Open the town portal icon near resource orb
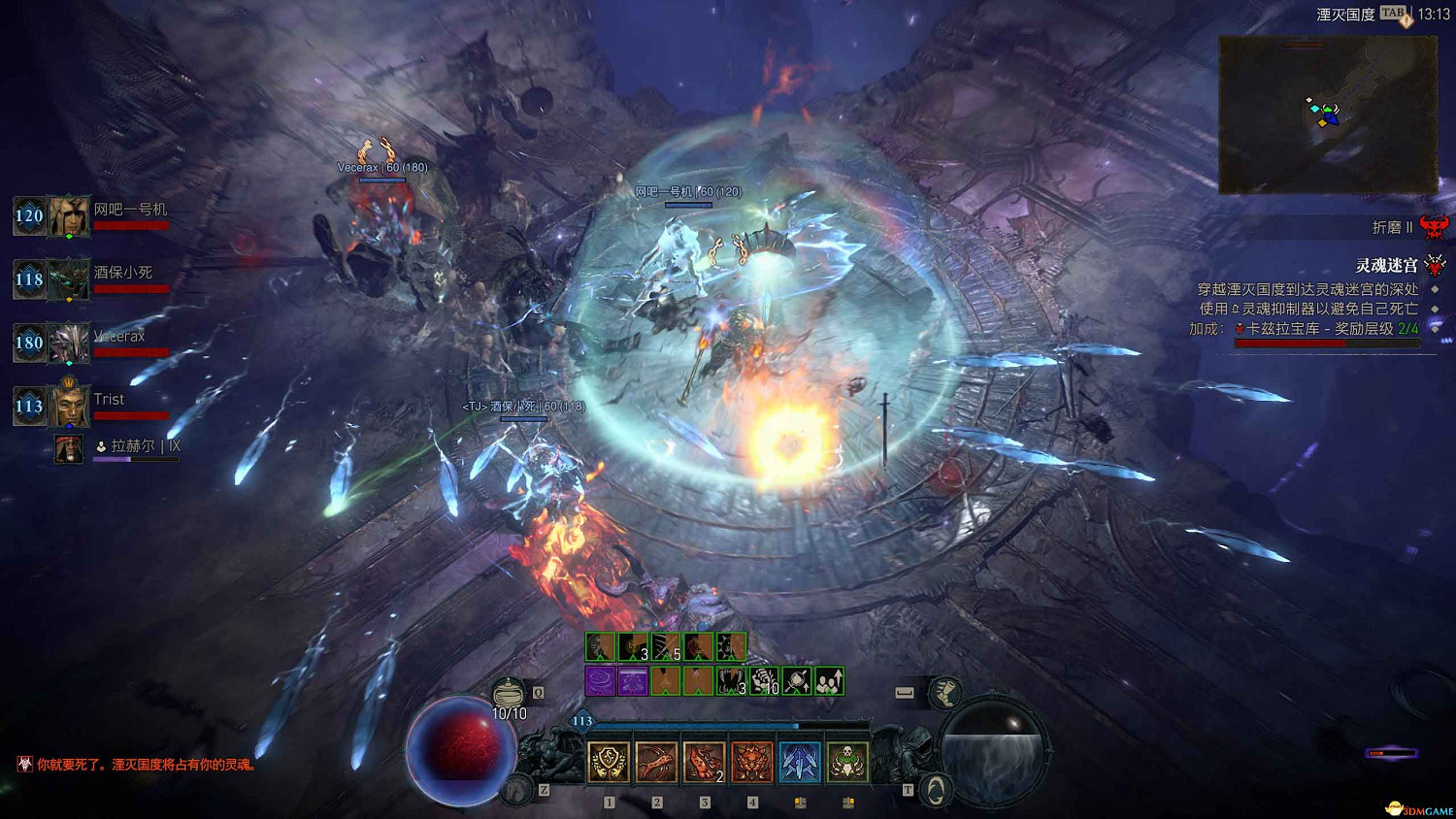The image size is (1456, 819). tap(934, 790)
